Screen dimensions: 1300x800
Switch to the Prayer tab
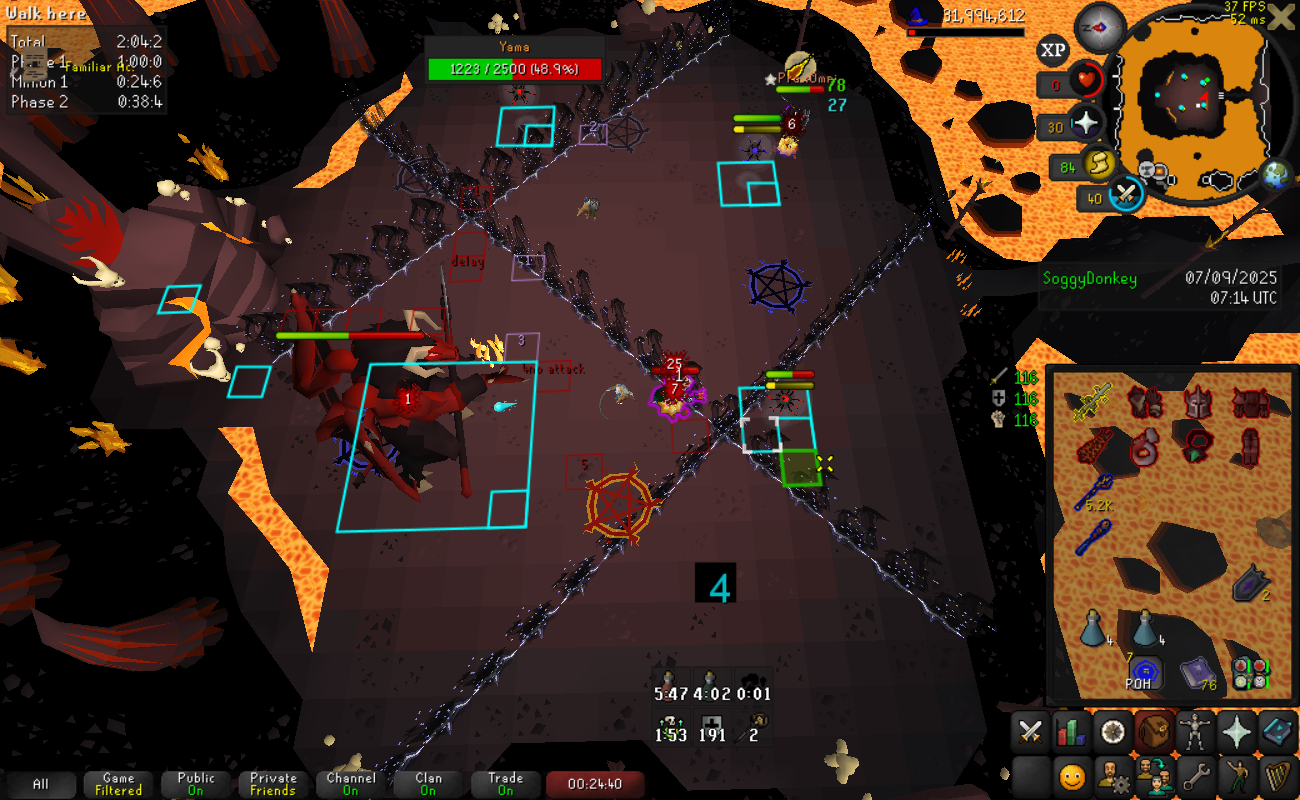pyautogui.click(x=1235, y=733)
